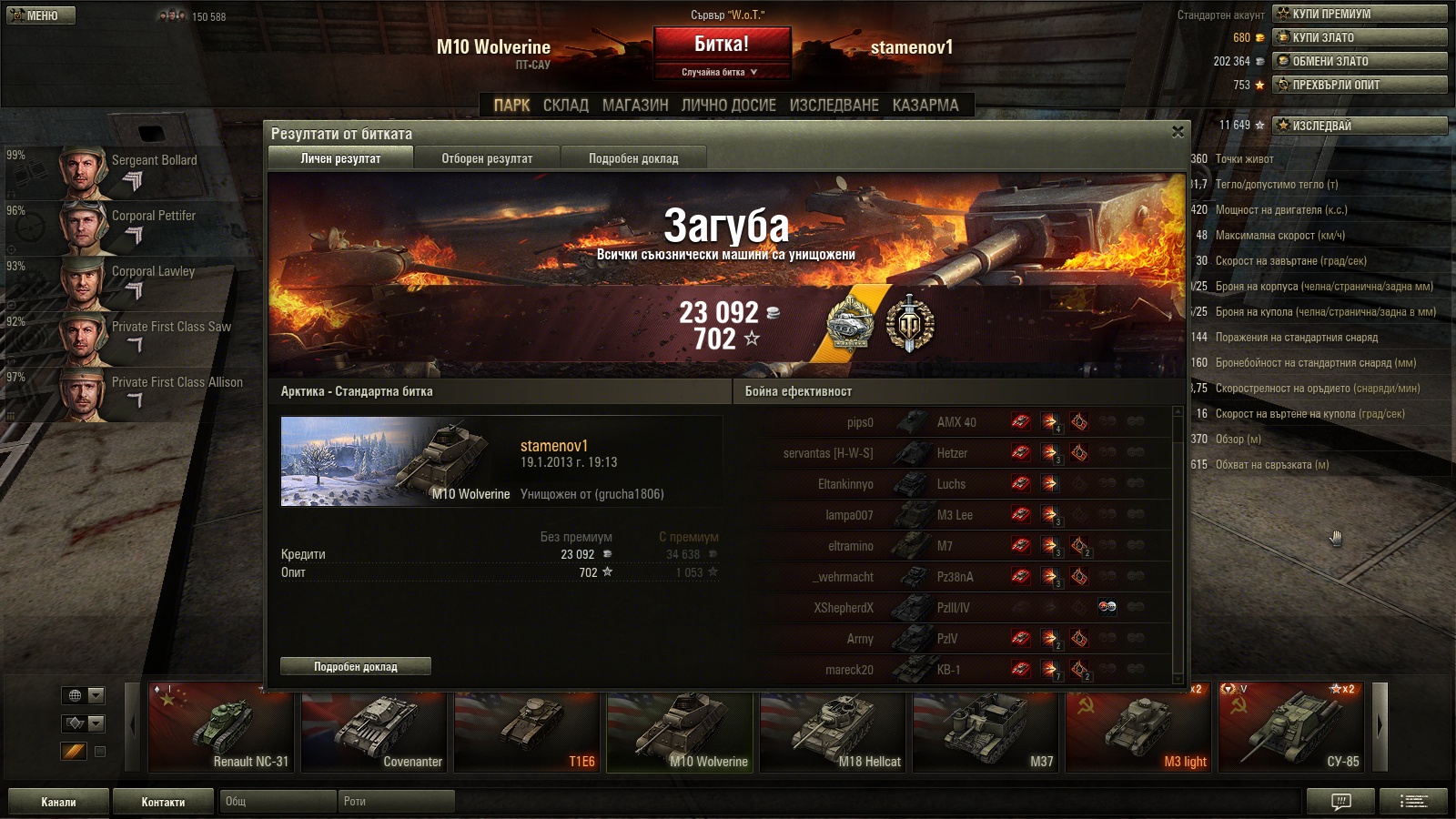Image resolution: width=1456 pixels, height=819 pixels.
Task: Switch to the Подробен доклад tab
Action: click(x=633, y=158)
